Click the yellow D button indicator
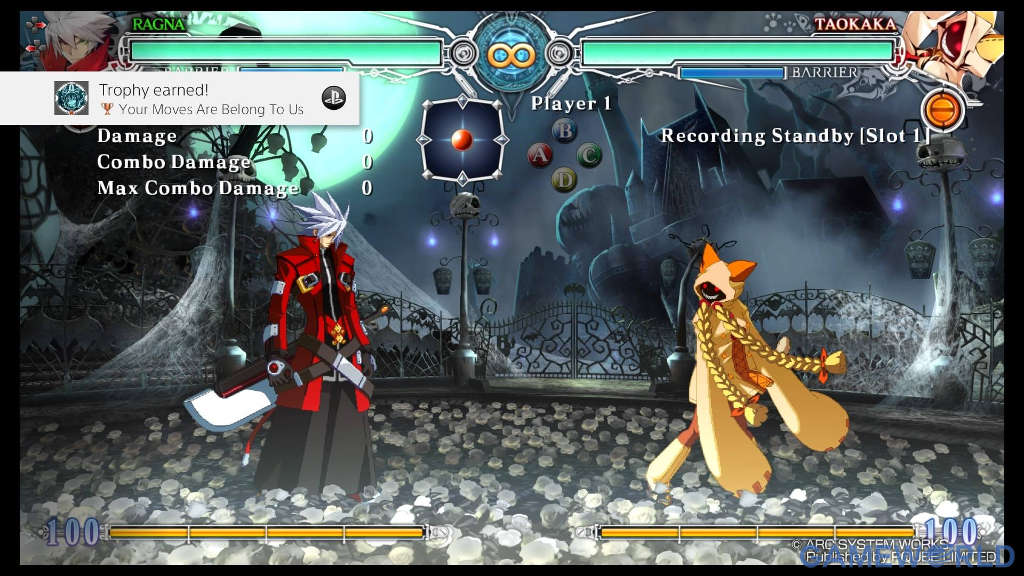The height and width of the screenshot is (576, 1024). click(x=565, y=180)
